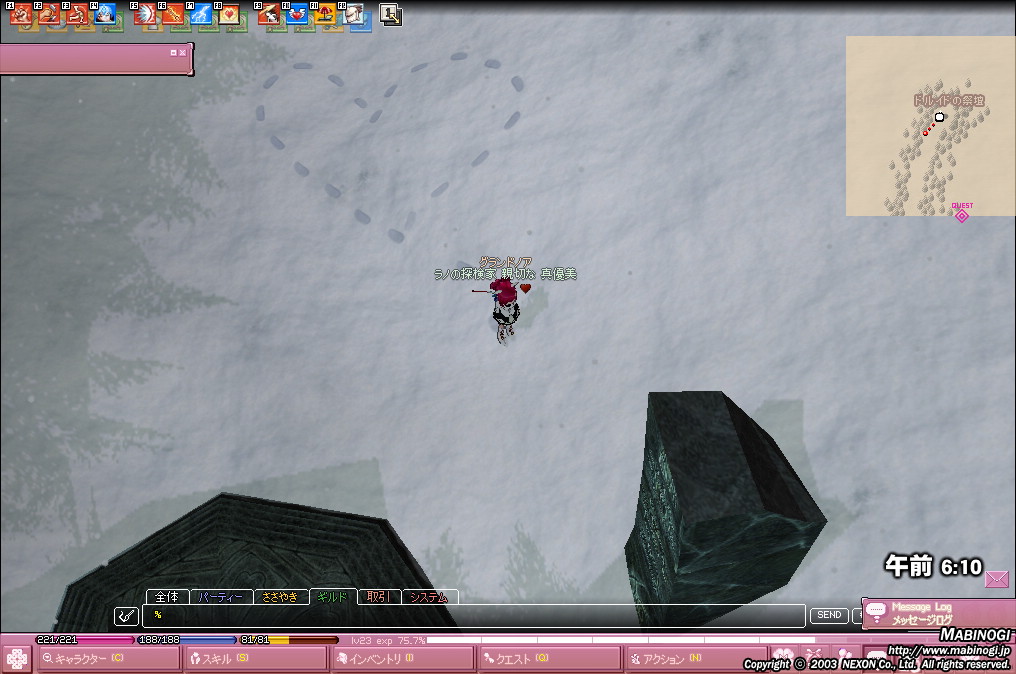
Task: Switch to the パーティー party chat tab
Action: [x=220, y=597]
